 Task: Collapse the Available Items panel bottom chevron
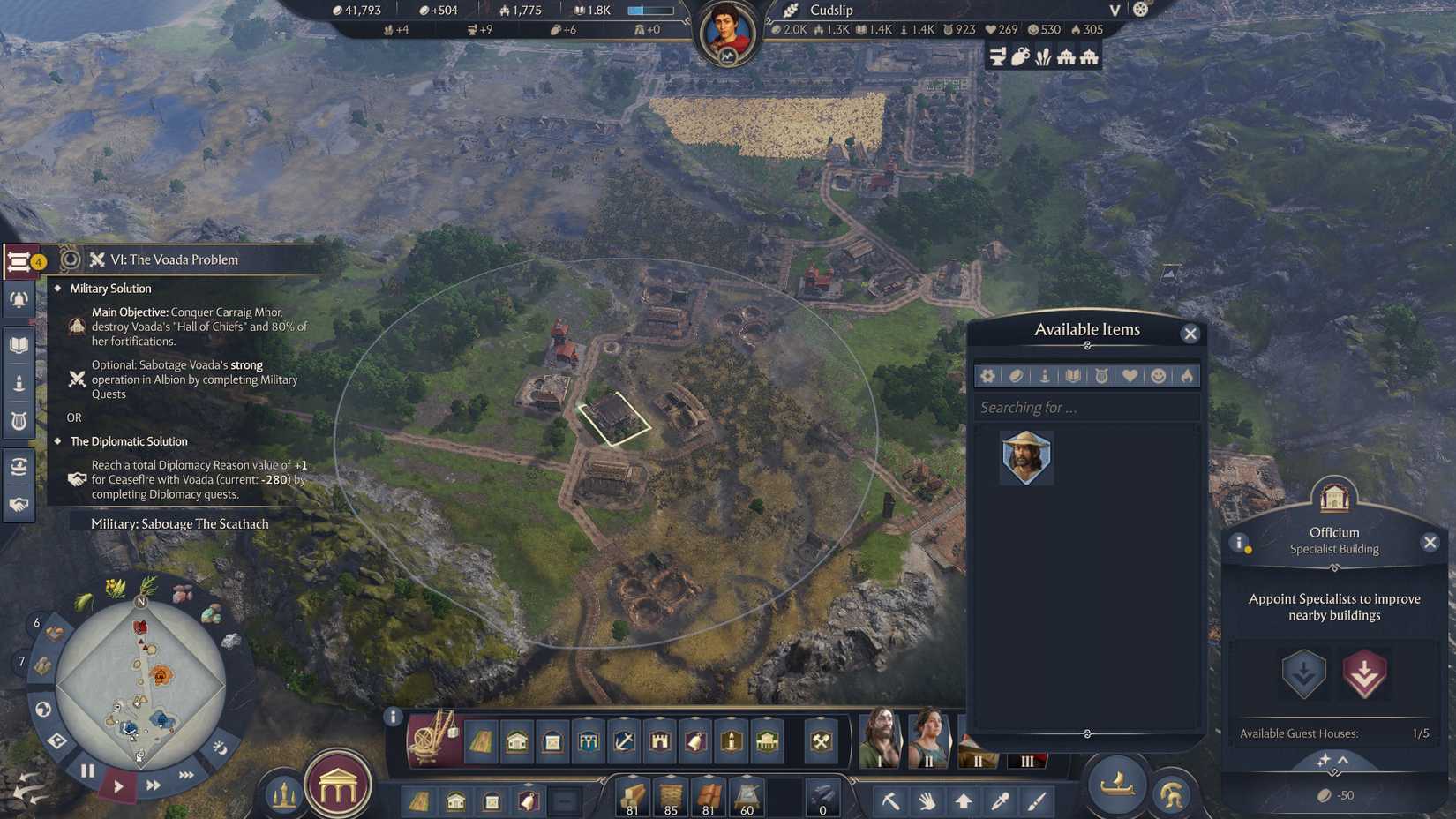1087,733
